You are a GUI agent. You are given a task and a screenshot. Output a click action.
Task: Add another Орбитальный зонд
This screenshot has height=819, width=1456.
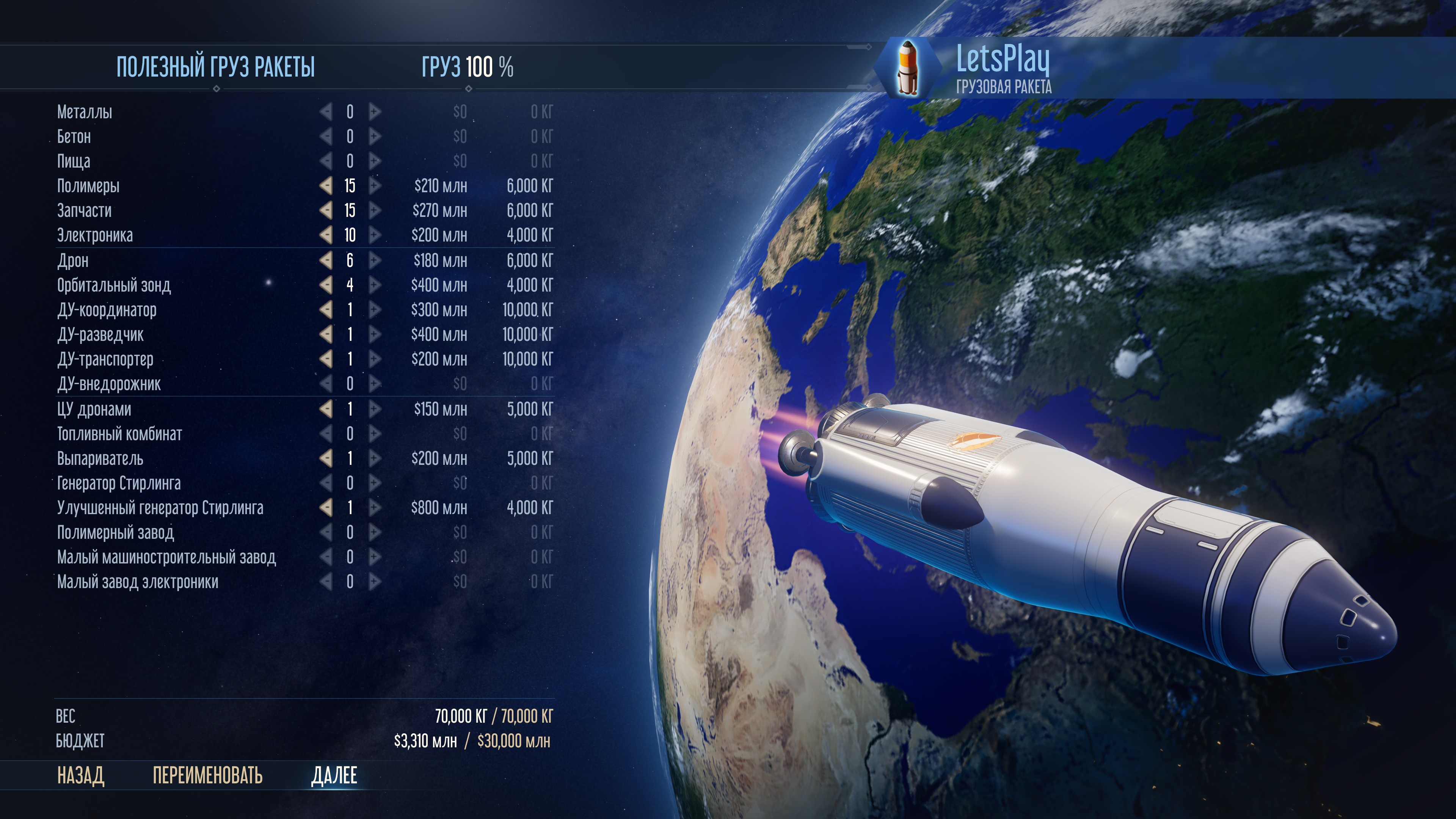[x=374, y=286]
